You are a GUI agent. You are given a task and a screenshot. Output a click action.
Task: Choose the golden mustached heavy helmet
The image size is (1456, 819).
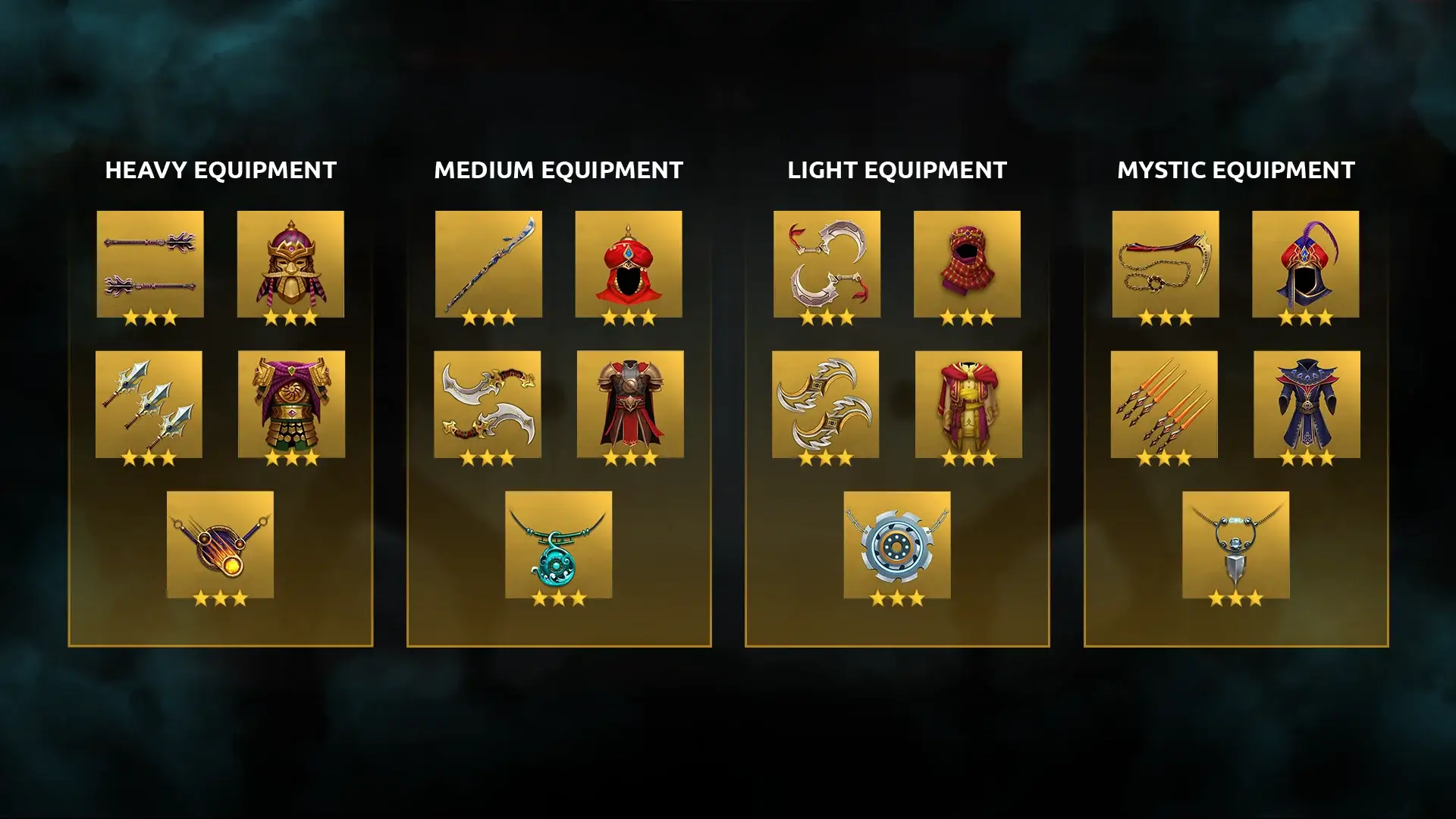(x=290, y=264)
